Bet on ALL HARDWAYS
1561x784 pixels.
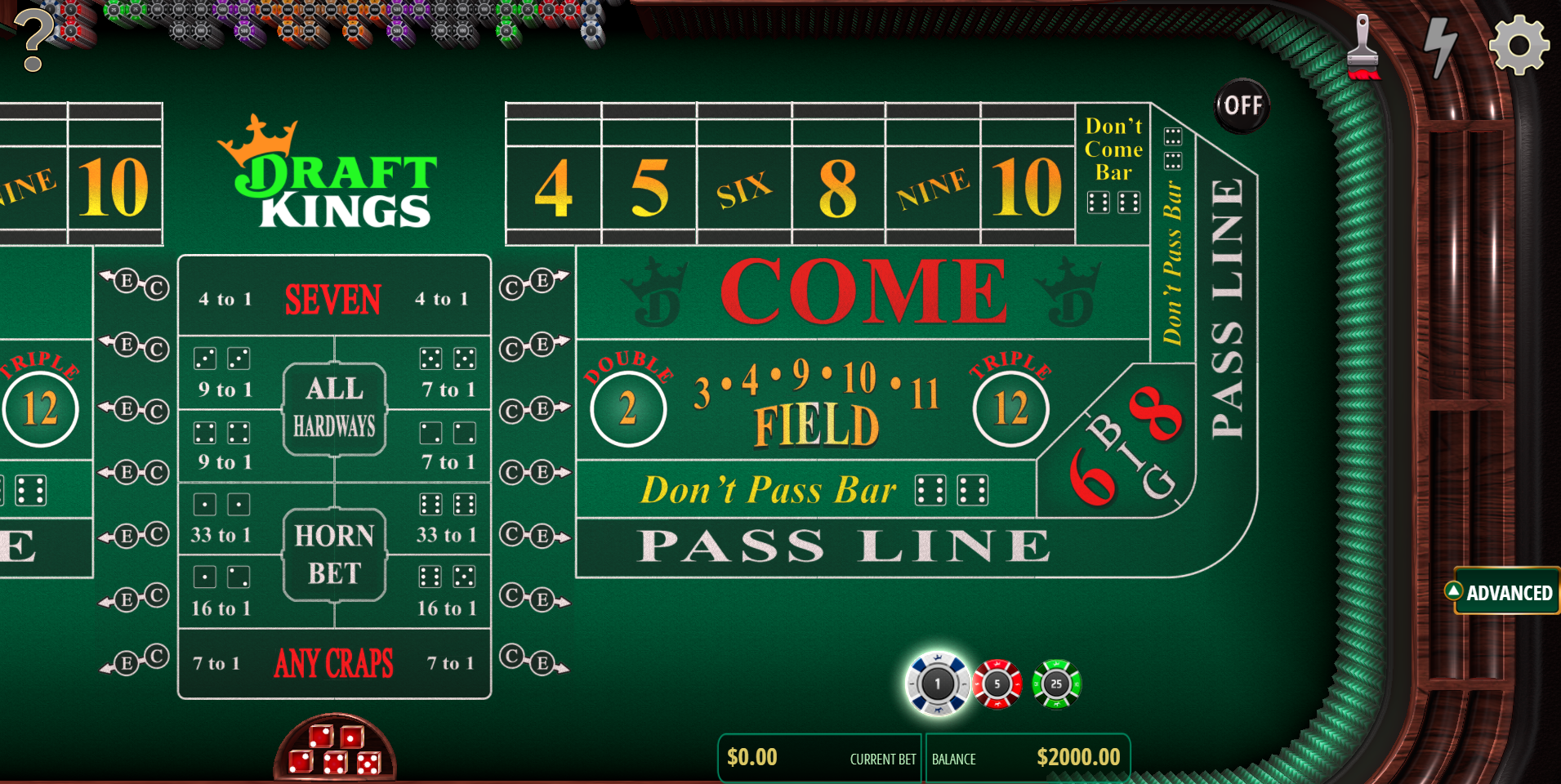[334, 407]
